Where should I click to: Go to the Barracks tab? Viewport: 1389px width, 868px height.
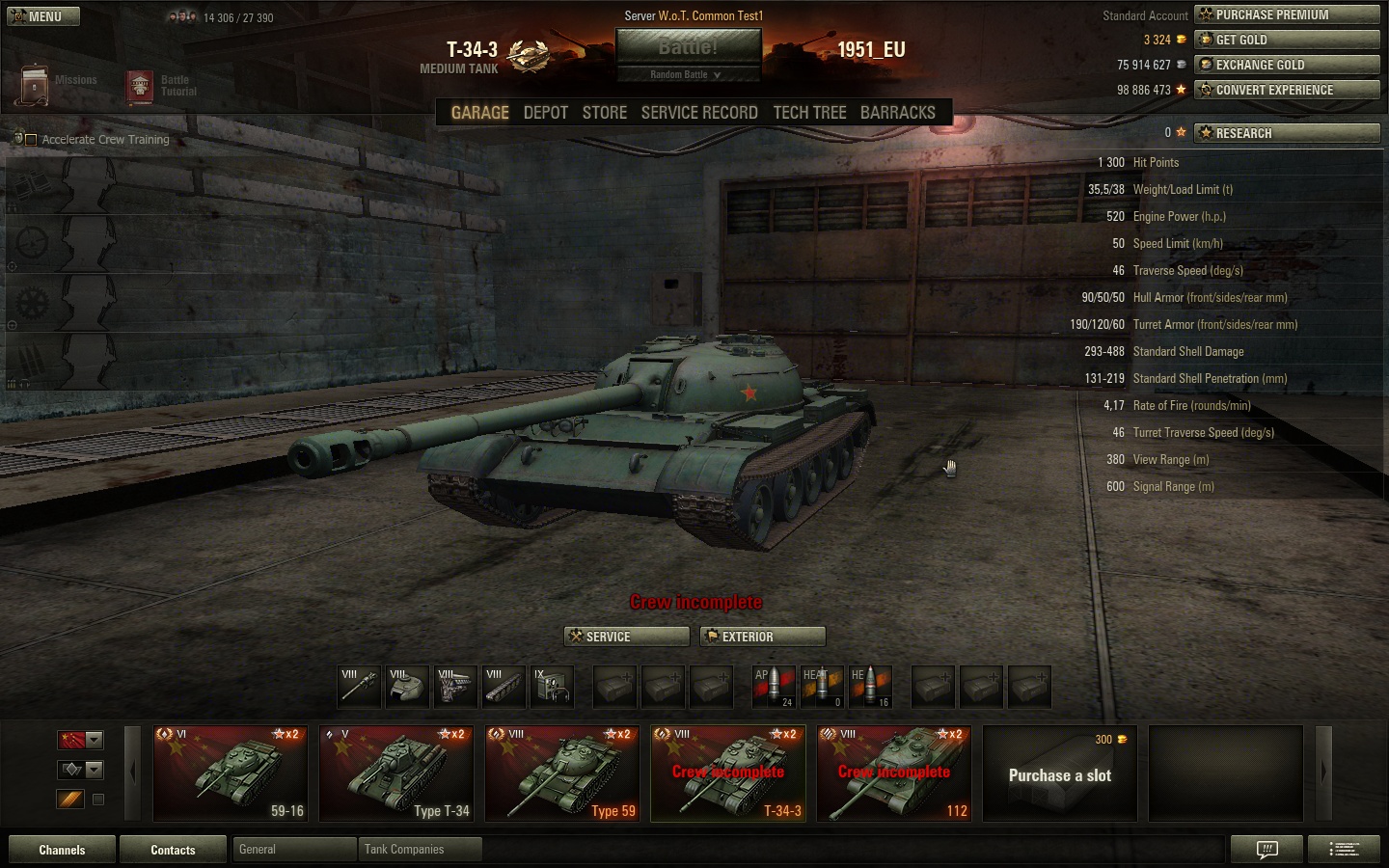click(897, 113)
